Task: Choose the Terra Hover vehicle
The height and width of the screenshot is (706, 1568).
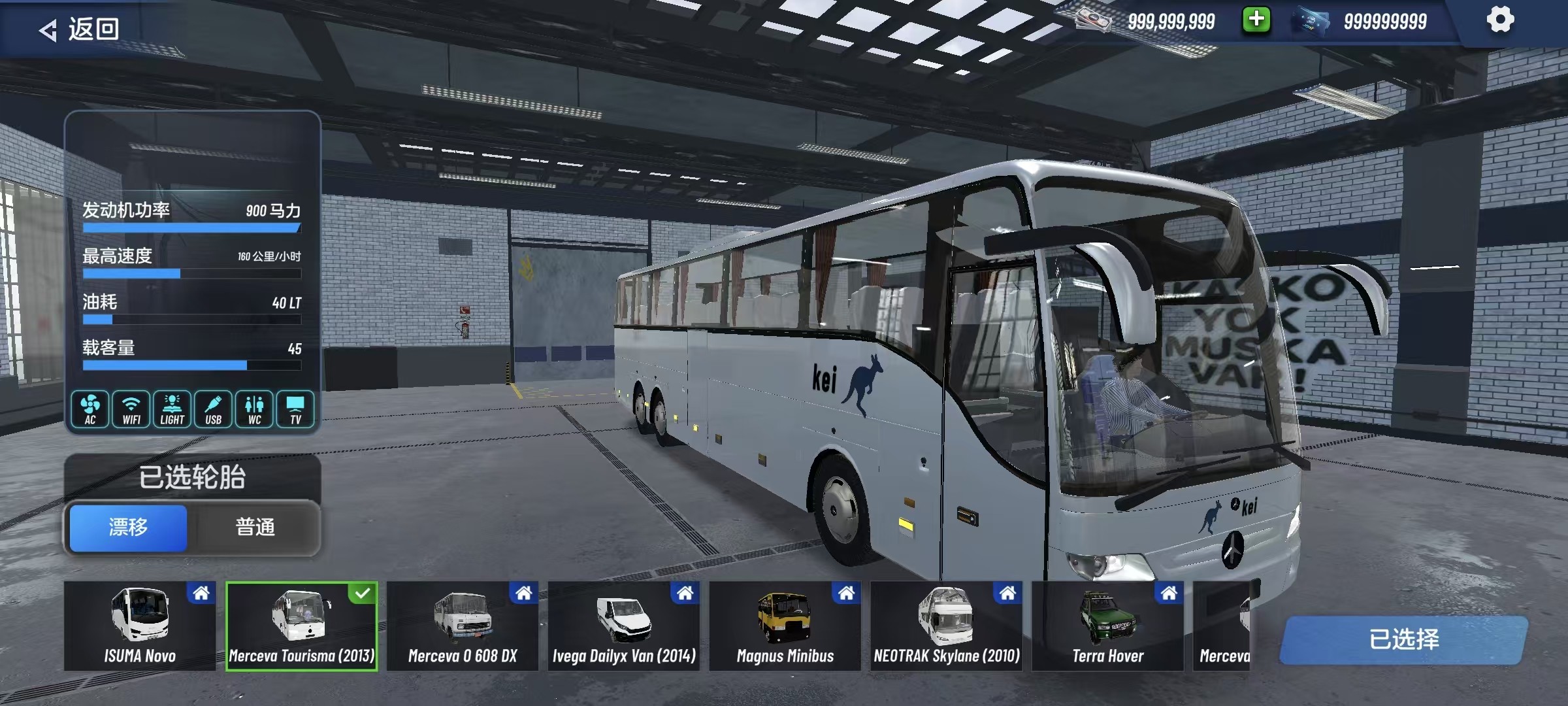Action: [x=1108, y=626]
